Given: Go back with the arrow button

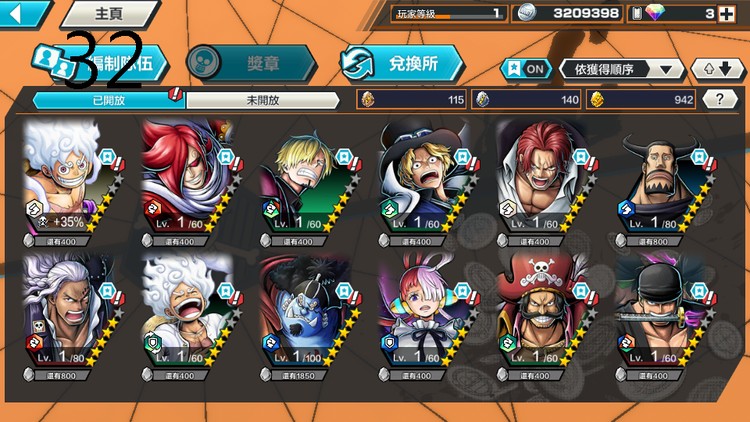Looking at the screenshot, I should [23, 13].
